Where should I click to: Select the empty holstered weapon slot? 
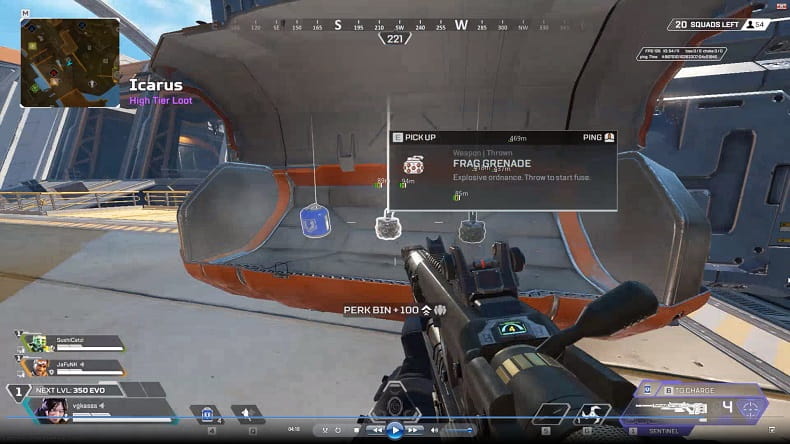click(550, 411)
